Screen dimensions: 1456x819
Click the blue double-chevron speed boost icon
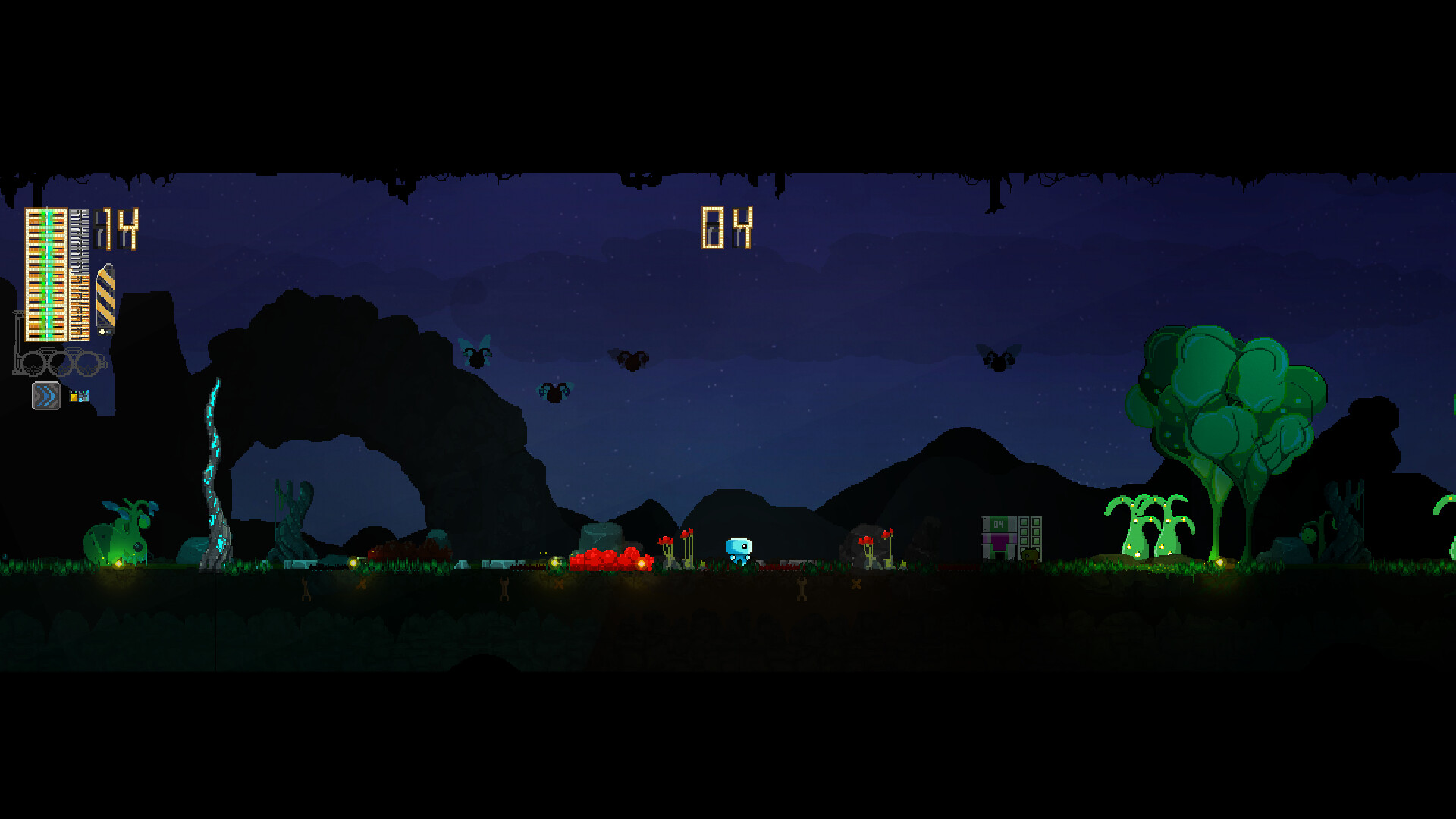(x=45, y=395)
